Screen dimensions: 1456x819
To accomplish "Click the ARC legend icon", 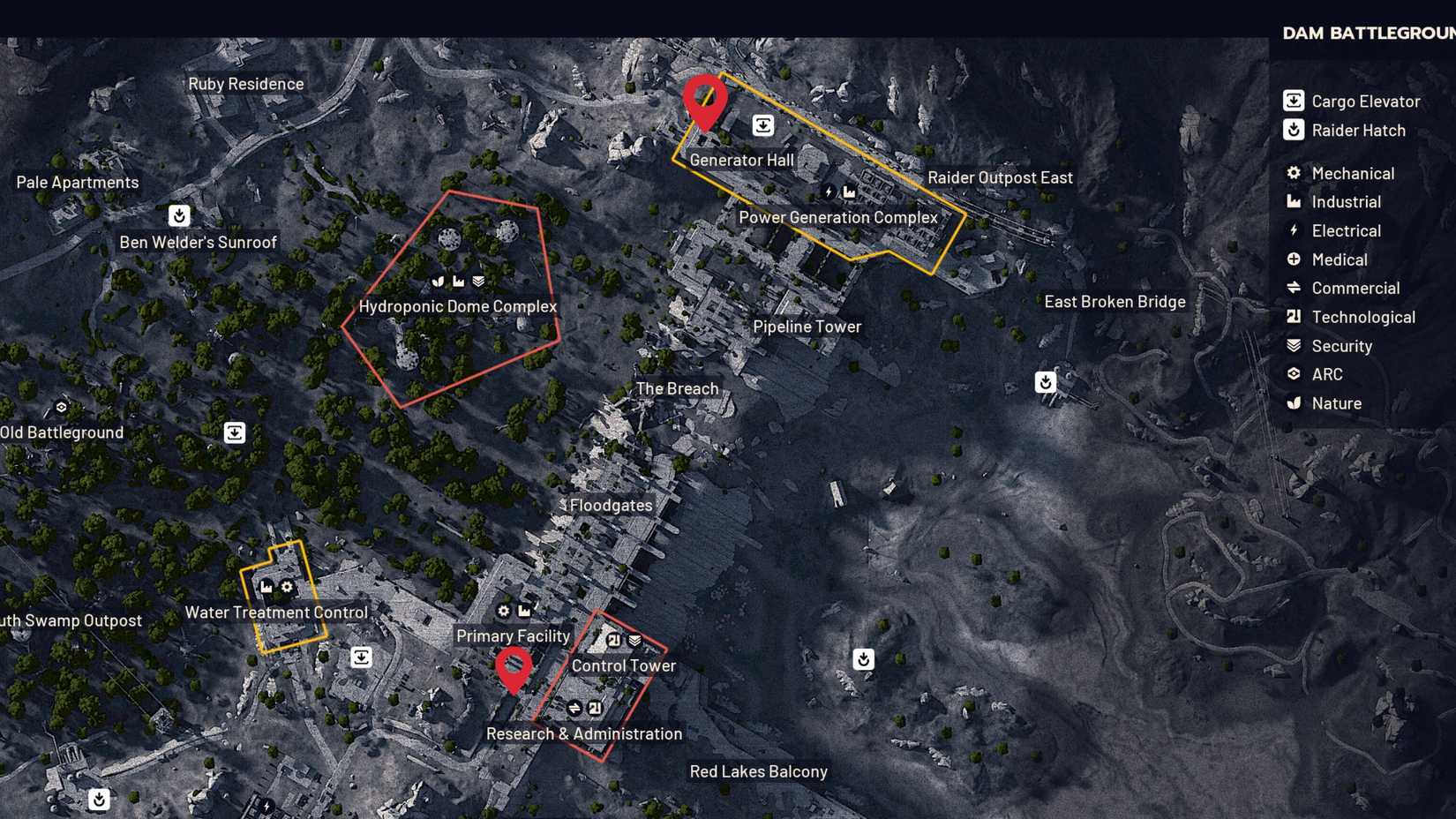I will coord(1294,374).
